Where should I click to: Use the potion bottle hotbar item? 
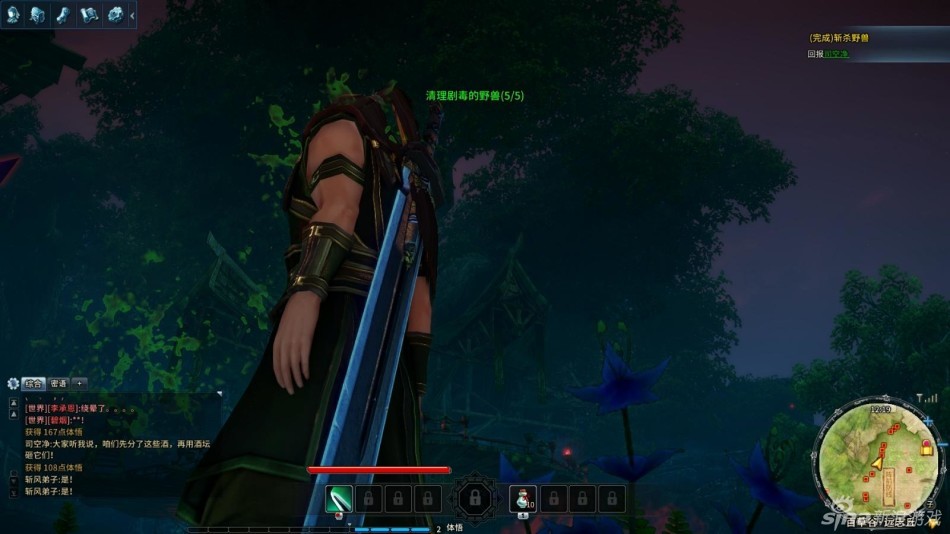coord(522,497)
